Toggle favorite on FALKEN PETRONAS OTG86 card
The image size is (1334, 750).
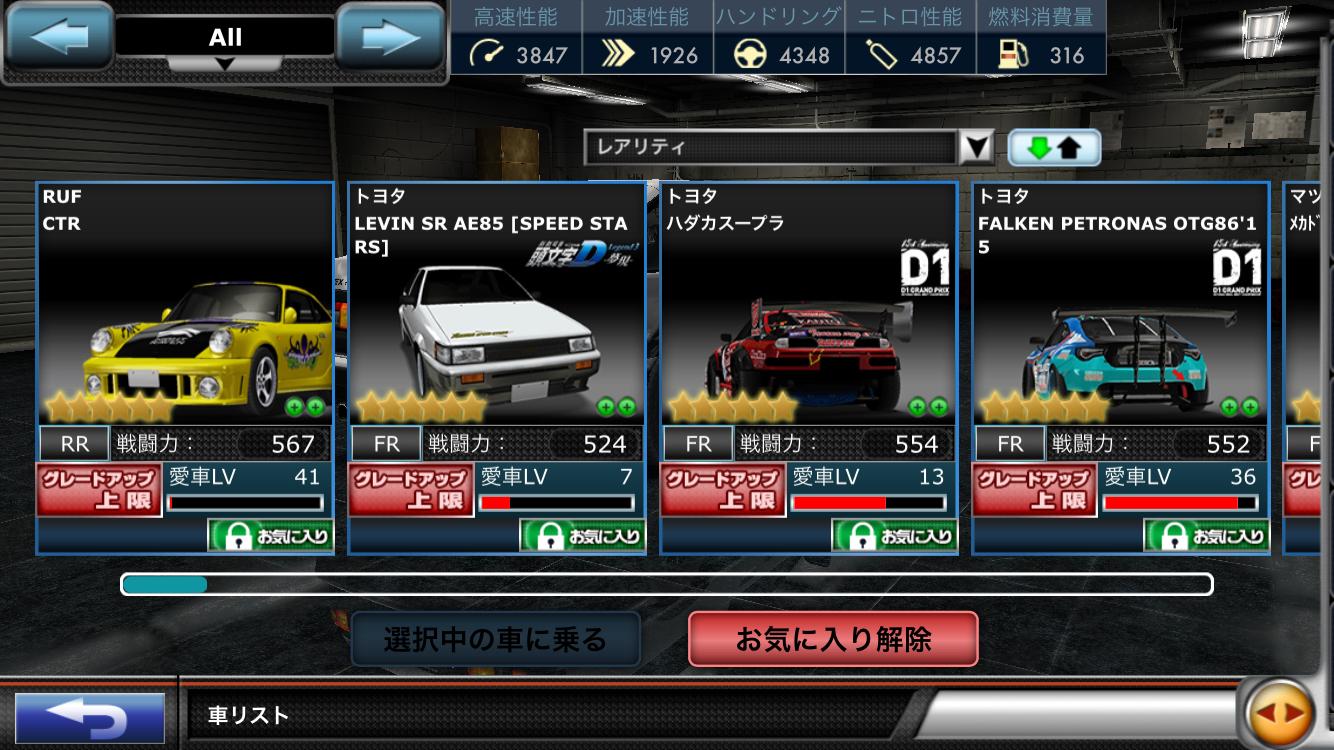pos(1172,535)
